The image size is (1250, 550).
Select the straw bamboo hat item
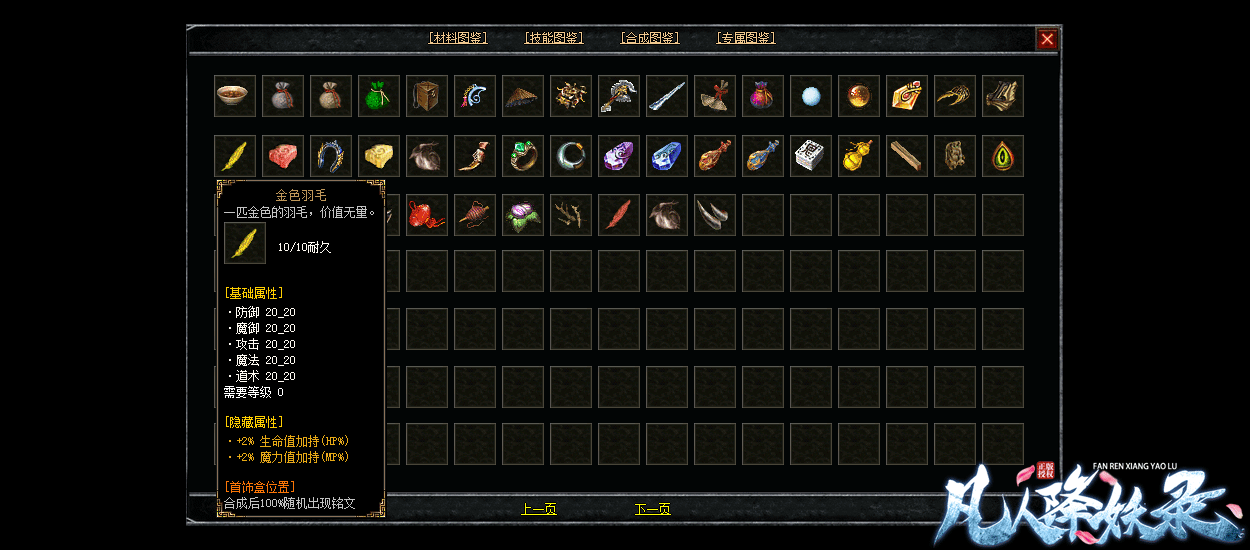click(x=523, y=96)
